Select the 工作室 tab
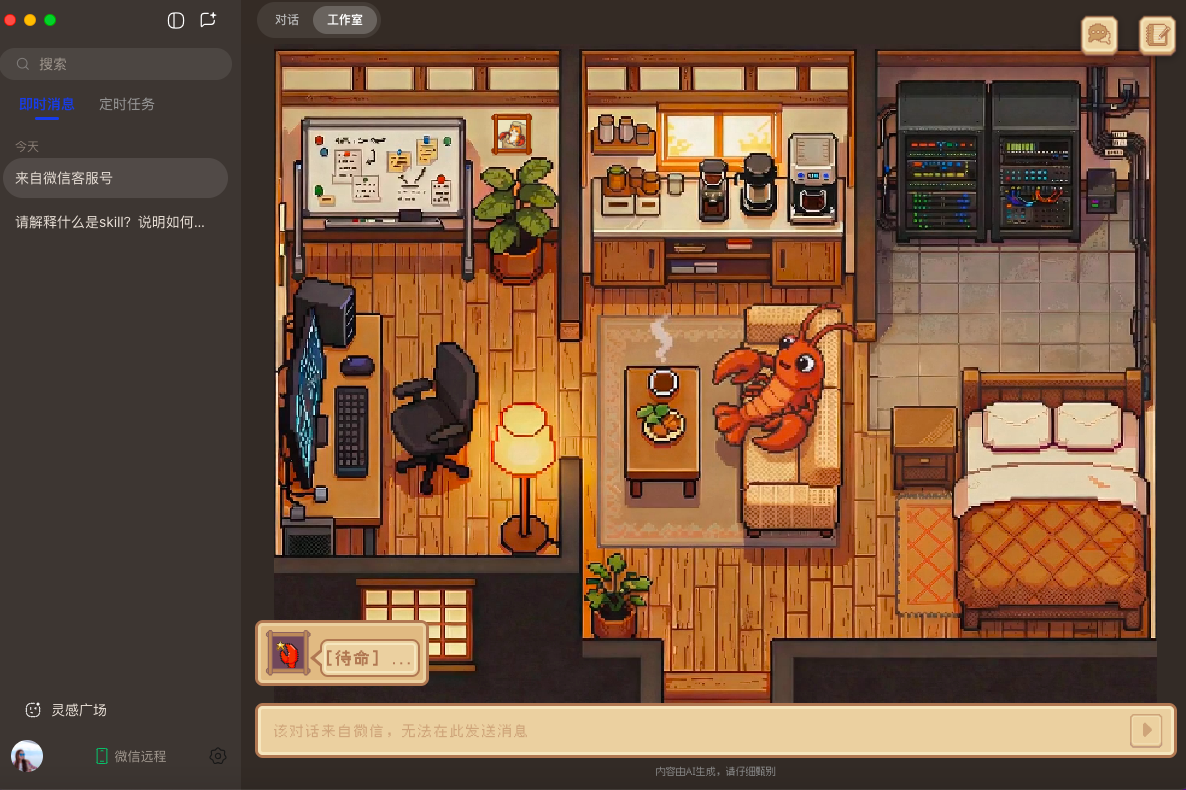The width and height of the screenshot is (1186, 790). pos(345,20)
